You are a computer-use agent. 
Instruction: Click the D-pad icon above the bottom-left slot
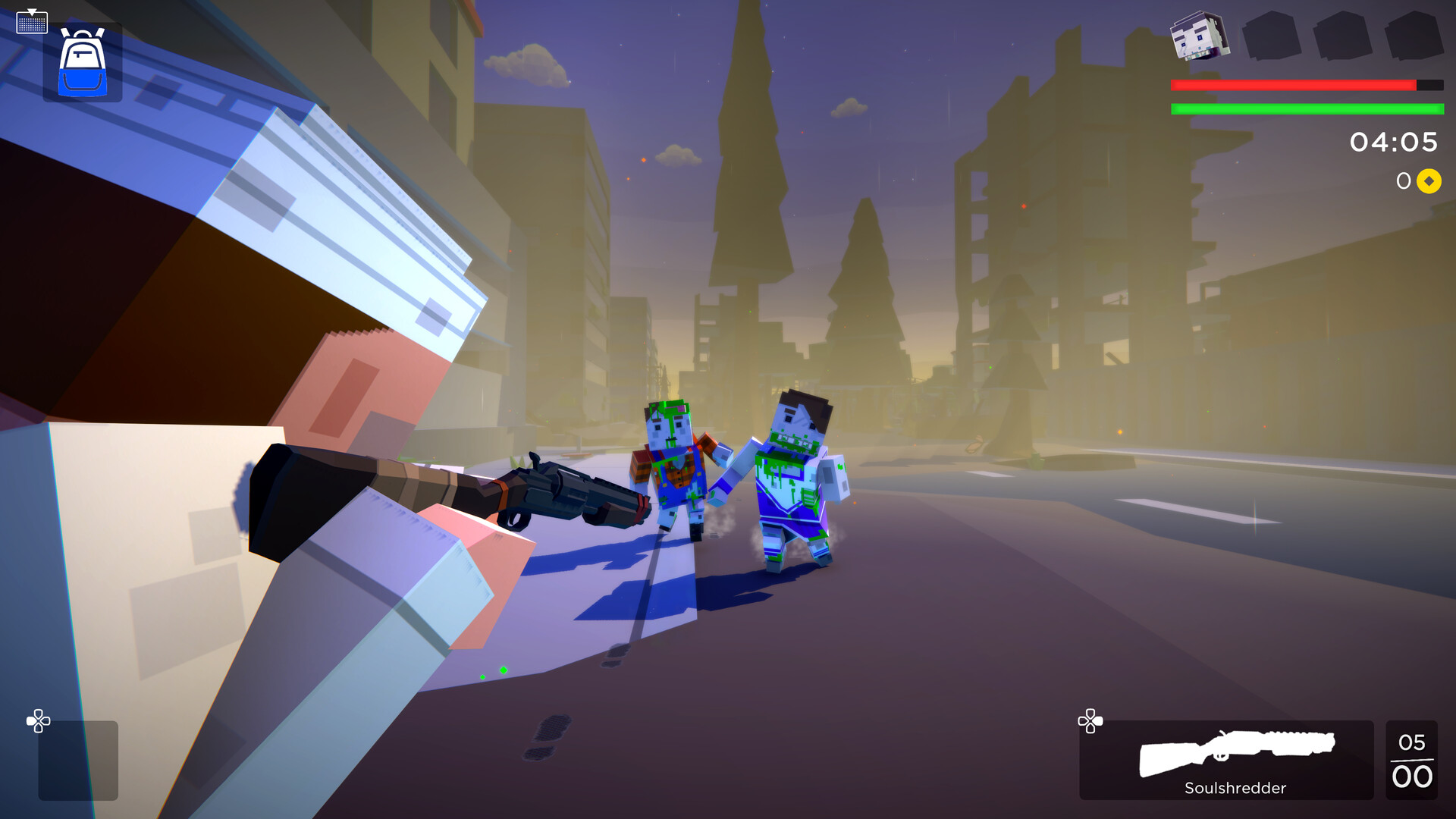pyautogui.click(x=39, y=722)
